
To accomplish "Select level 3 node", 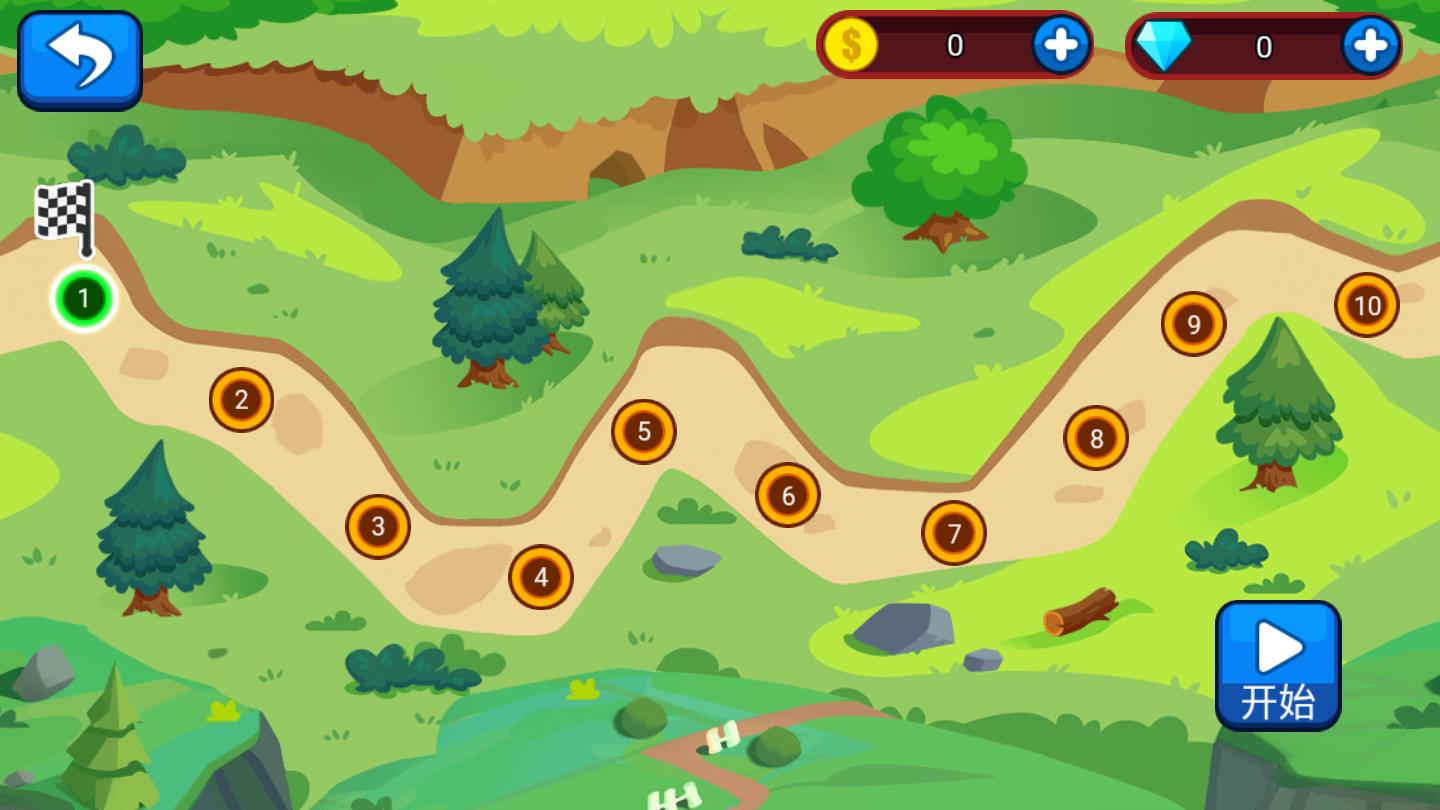I will pos(378,526).
